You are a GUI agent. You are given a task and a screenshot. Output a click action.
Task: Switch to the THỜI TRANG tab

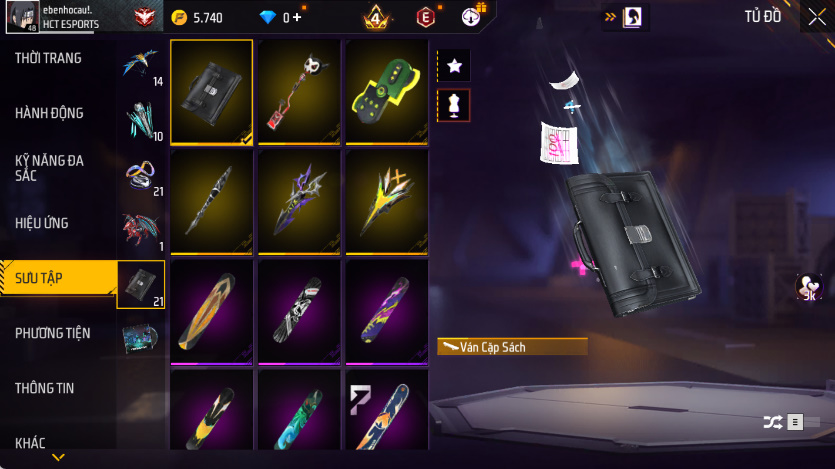coord(48,58)
